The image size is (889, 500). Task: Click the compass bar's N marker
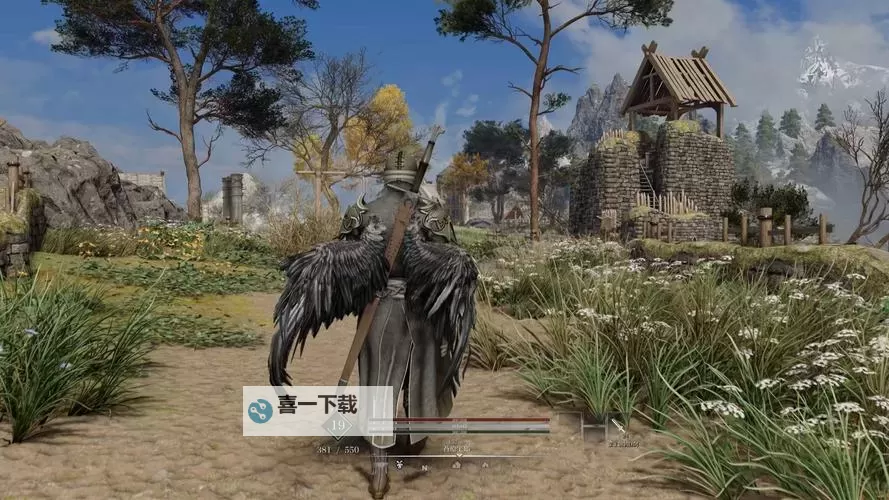(x=423, y=466)
